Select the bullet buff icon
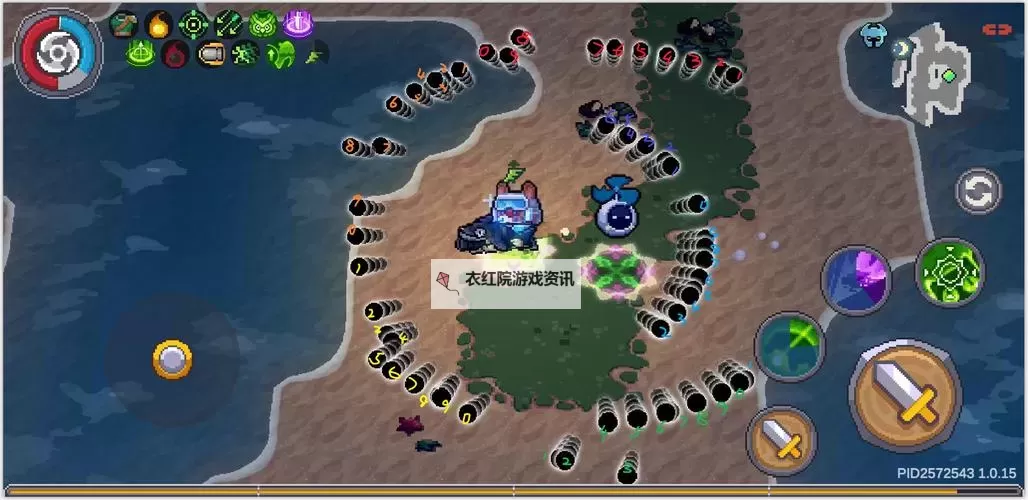This screenshot has width=1028, height=500. pos(210,54)
